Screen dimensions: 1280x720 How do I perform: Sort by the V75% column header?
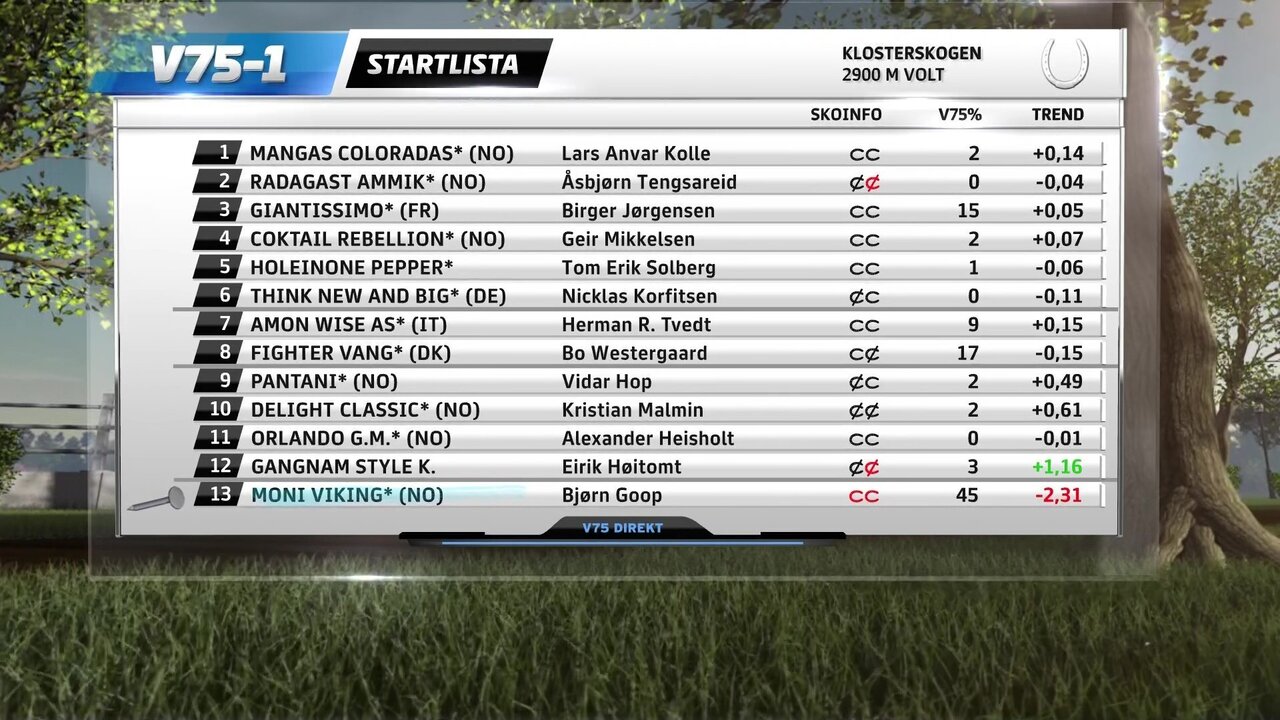(959, 115)
